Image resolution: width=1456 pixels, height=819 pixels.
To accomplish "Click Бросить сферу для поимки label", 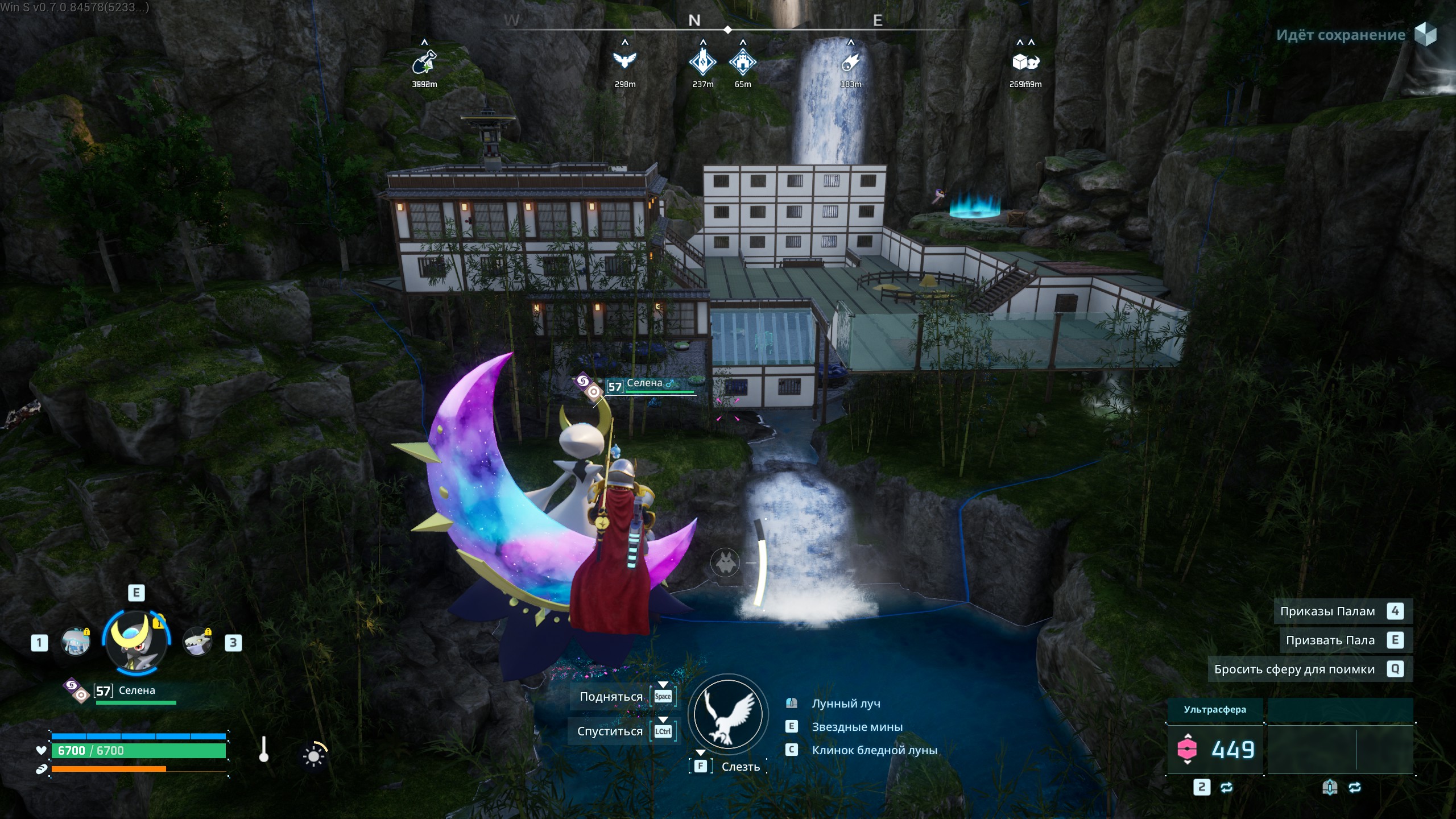I will (x=1294, y=669).
